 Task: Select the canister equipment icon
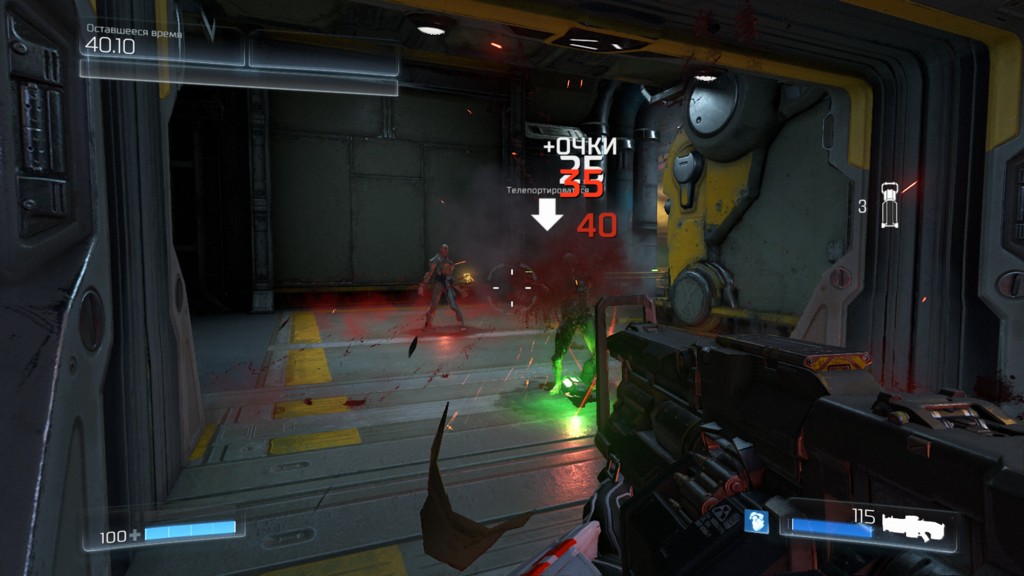(x=889, y=205)
